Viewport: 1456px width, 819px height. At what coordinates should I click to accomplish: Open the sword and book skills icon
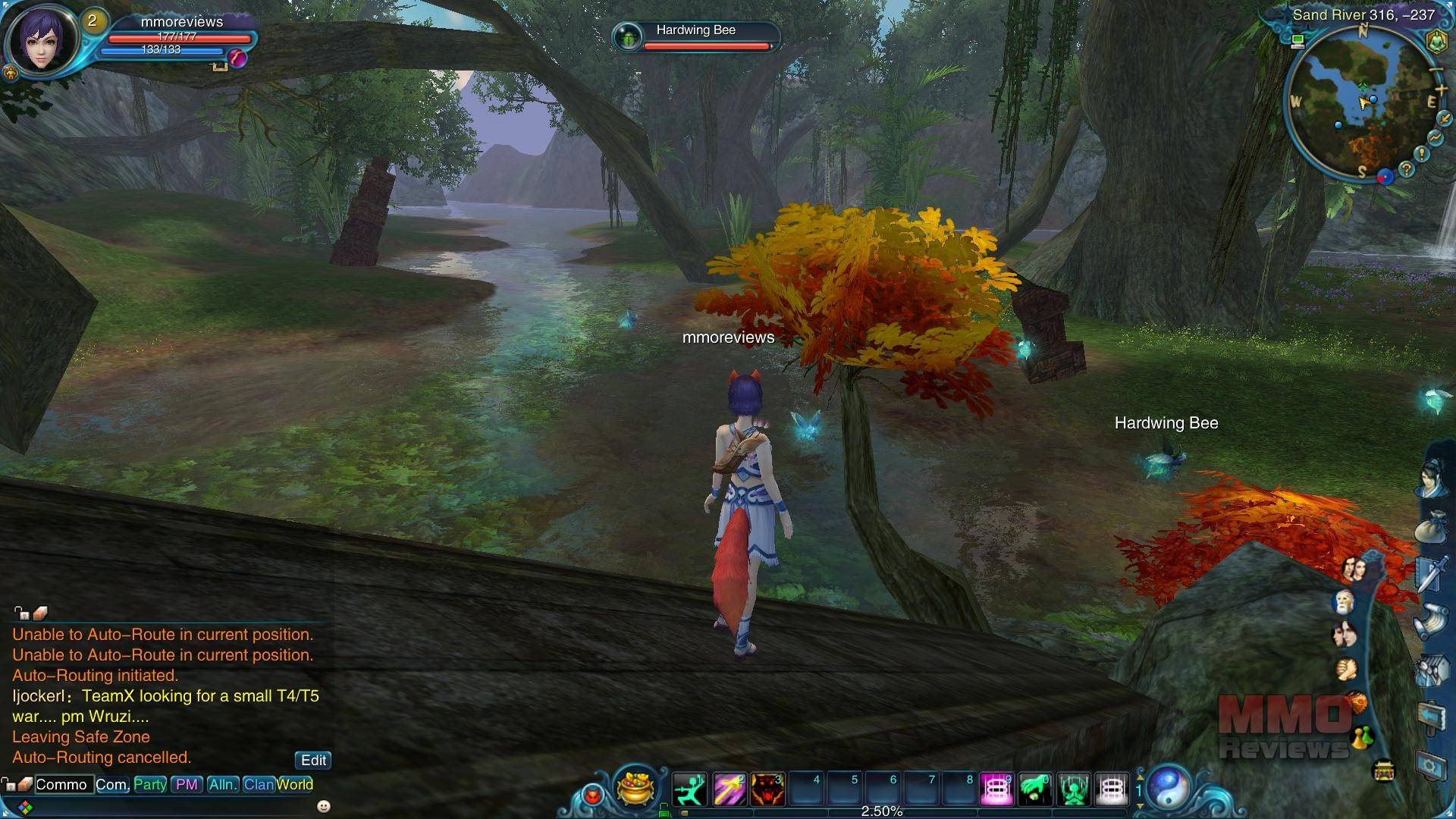pyautogui.click(x=1432, y=573)
